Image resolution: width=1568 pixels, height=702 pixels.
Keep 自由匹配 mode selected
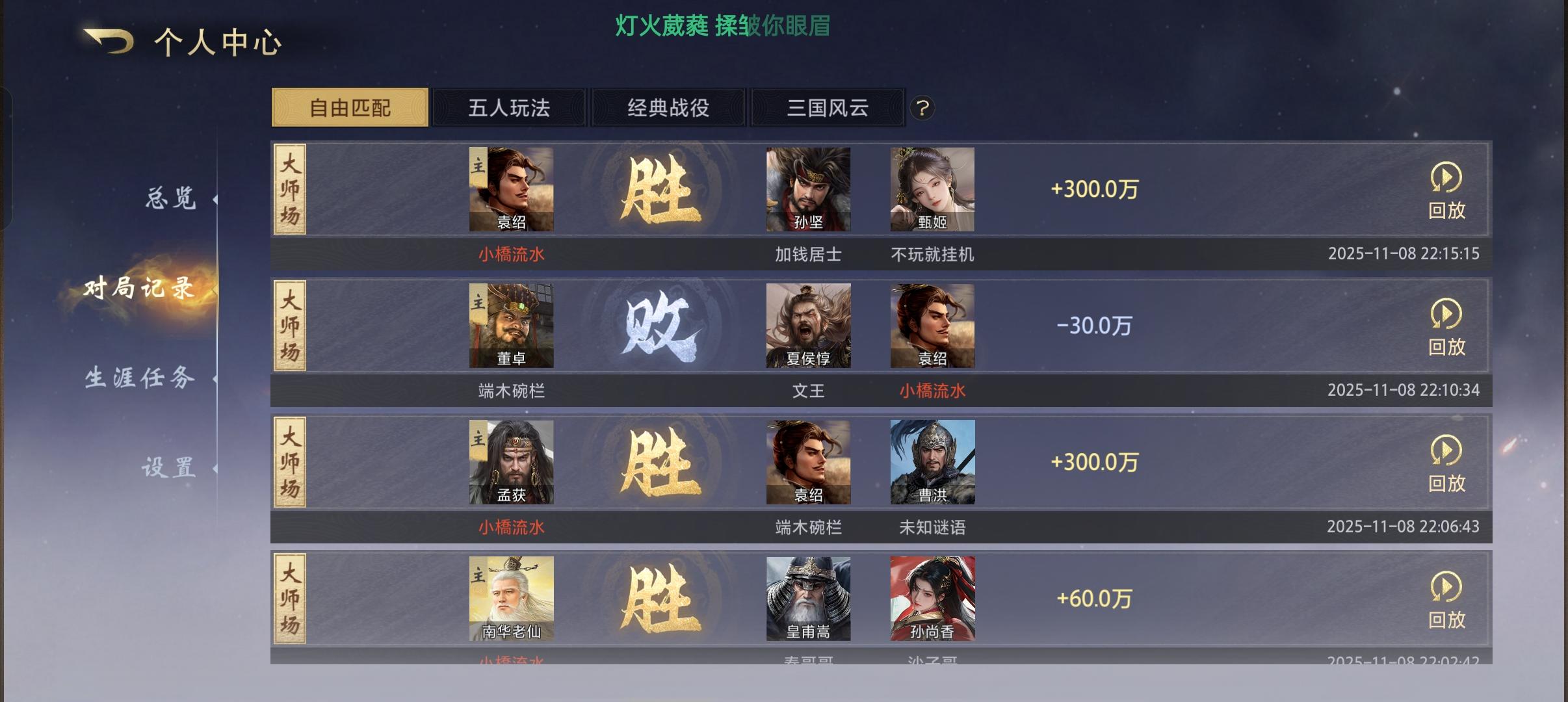pos(350,108)
